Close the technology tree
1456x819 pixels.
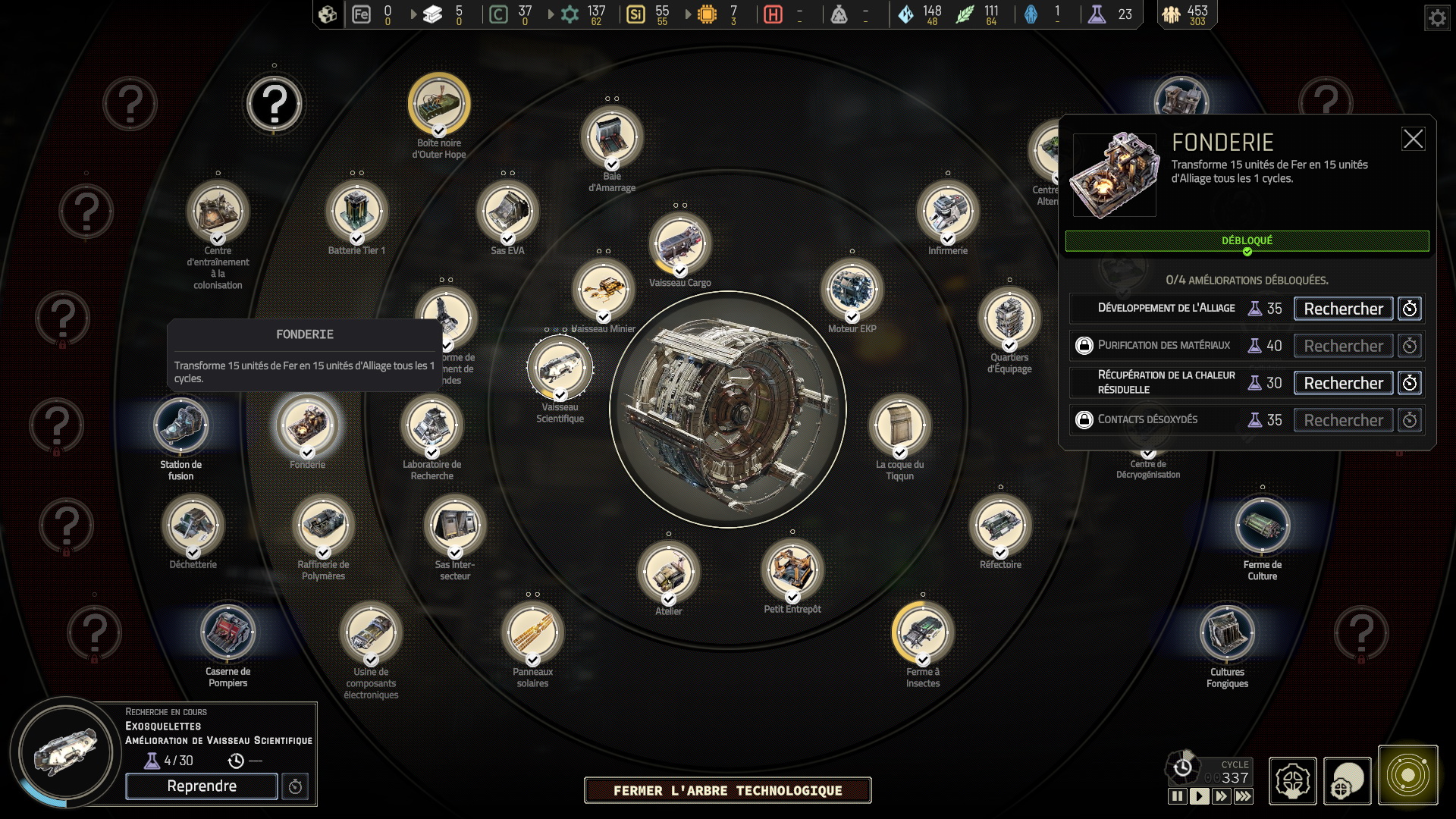coord(727,790)
